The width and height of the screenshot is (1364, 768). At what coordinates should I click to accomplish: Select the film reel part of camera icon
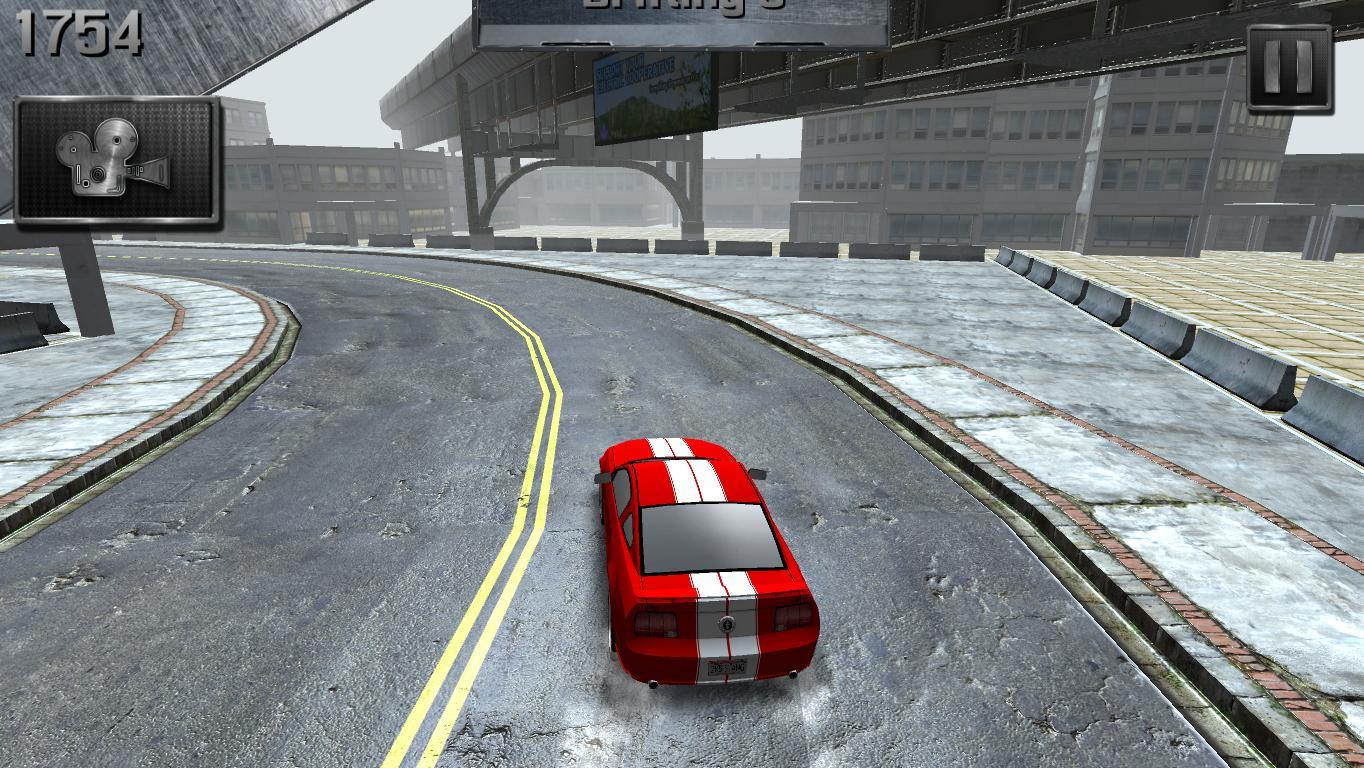[x=115, y=139]
